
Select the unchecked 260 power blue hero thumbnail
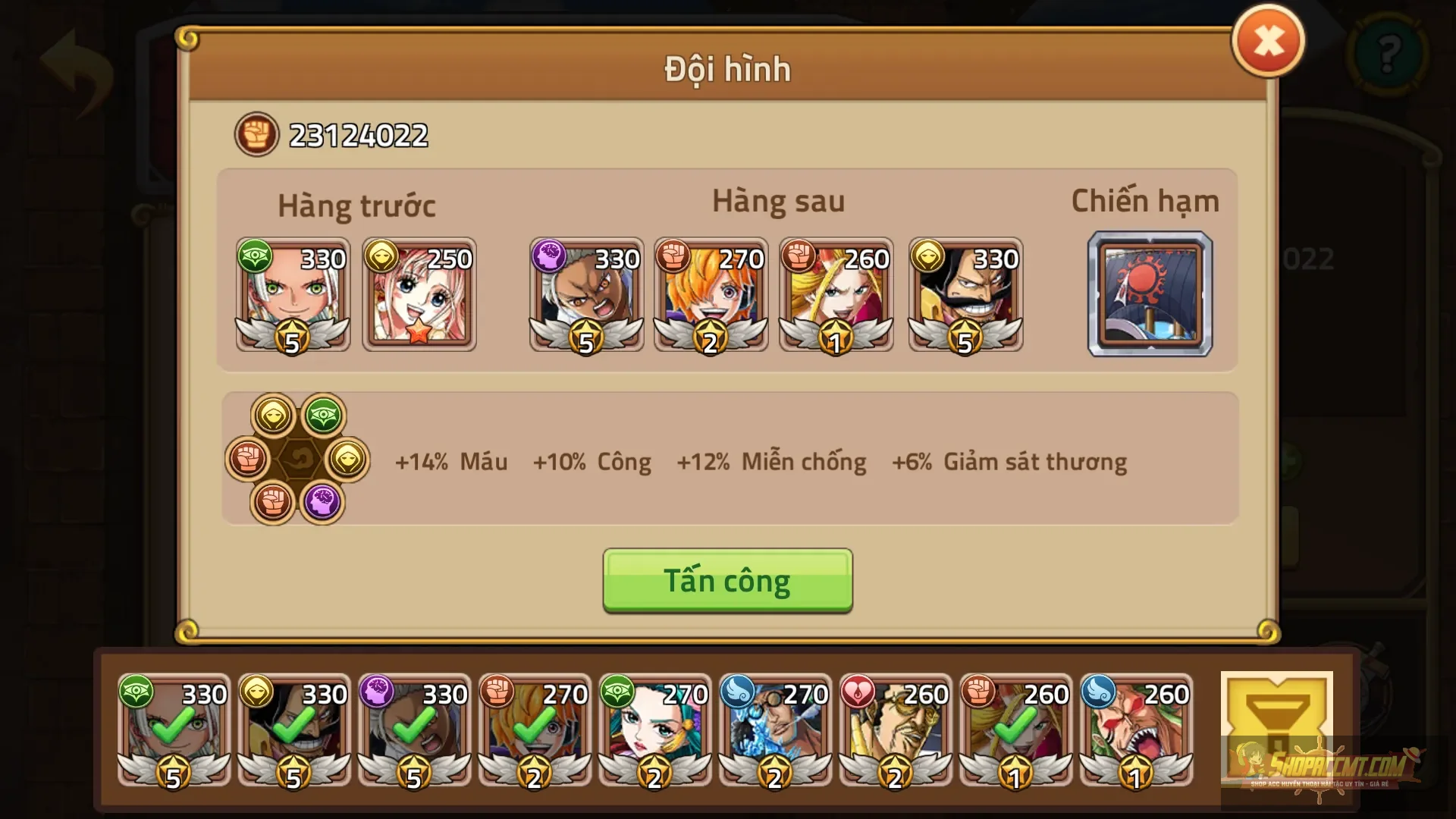coord(1135,730)
